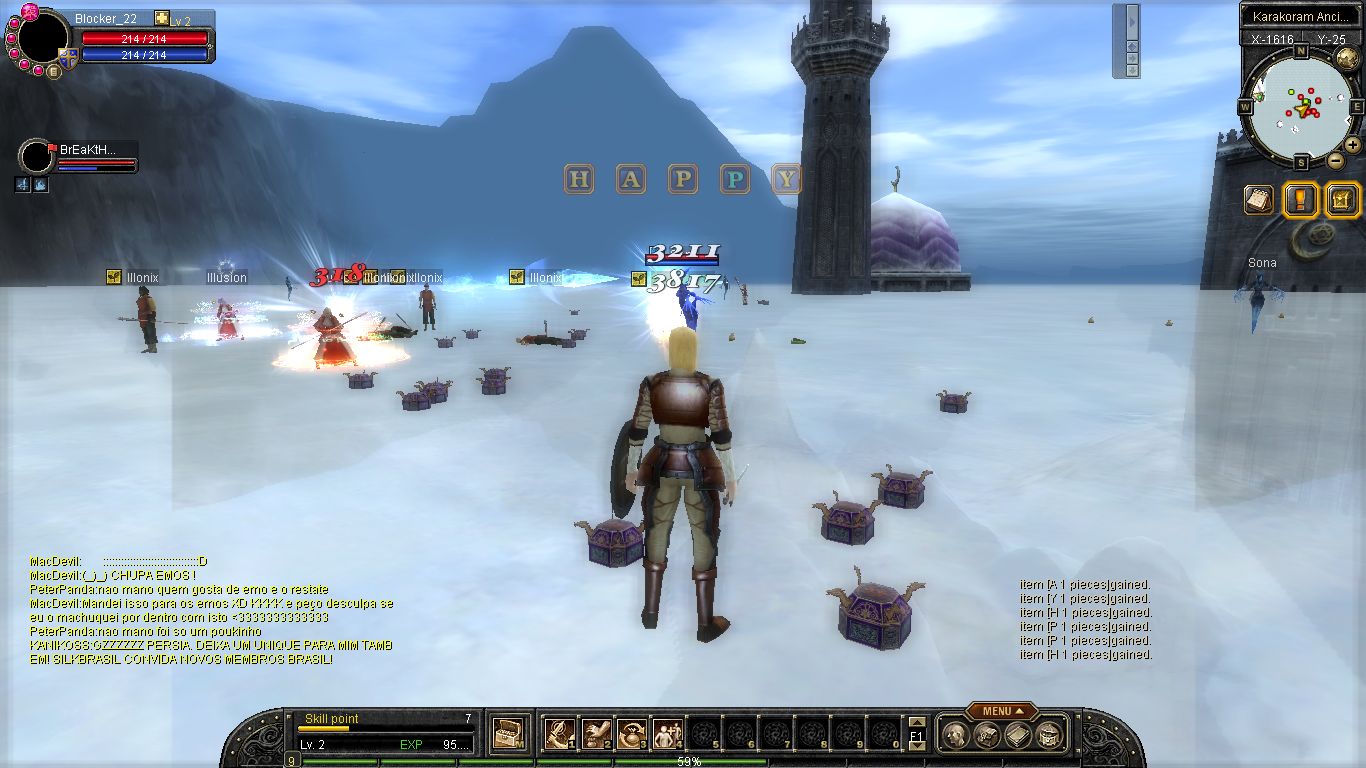
Task: Open the character head icon in the menu
Action: point(955,735)
